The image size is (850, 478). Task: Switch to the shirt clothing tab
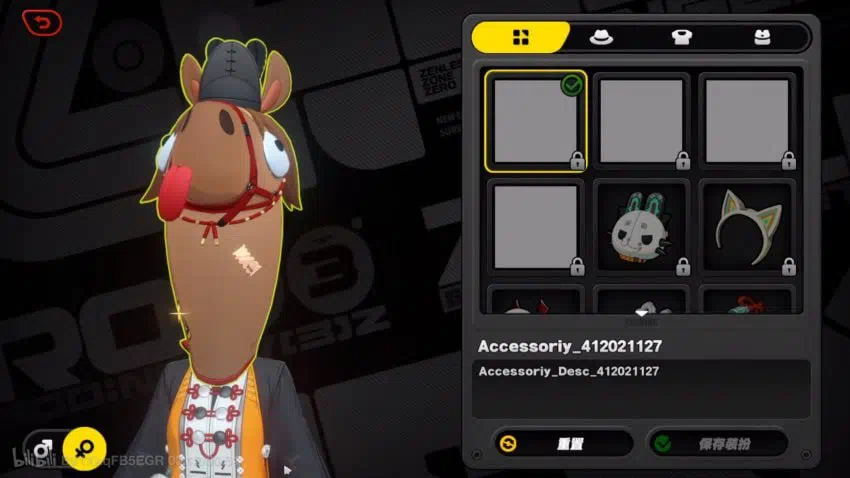(x=681, y=37)
